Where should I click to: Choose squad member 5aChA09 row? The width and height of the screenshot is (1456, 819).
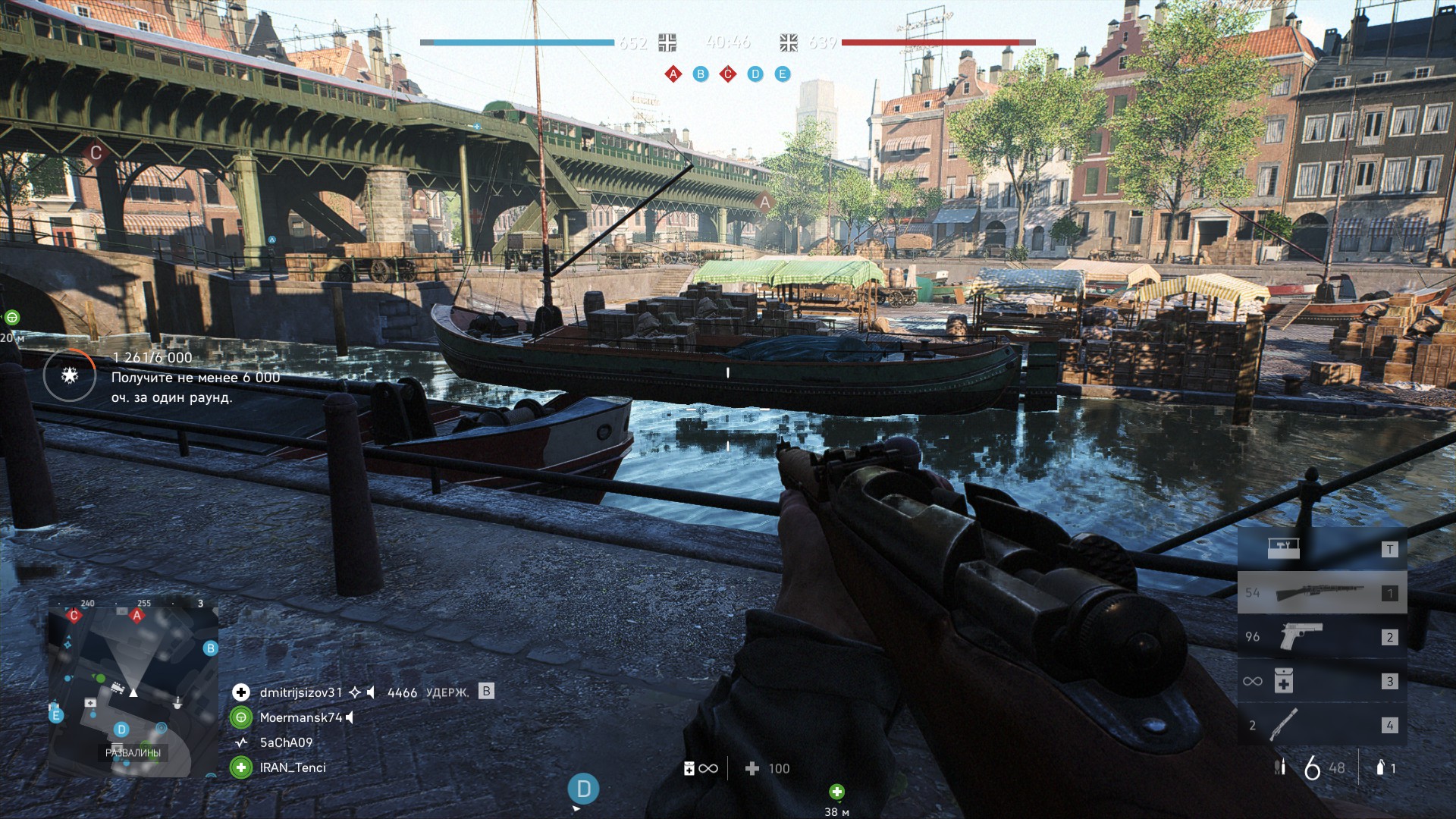[x=286, y=742]
